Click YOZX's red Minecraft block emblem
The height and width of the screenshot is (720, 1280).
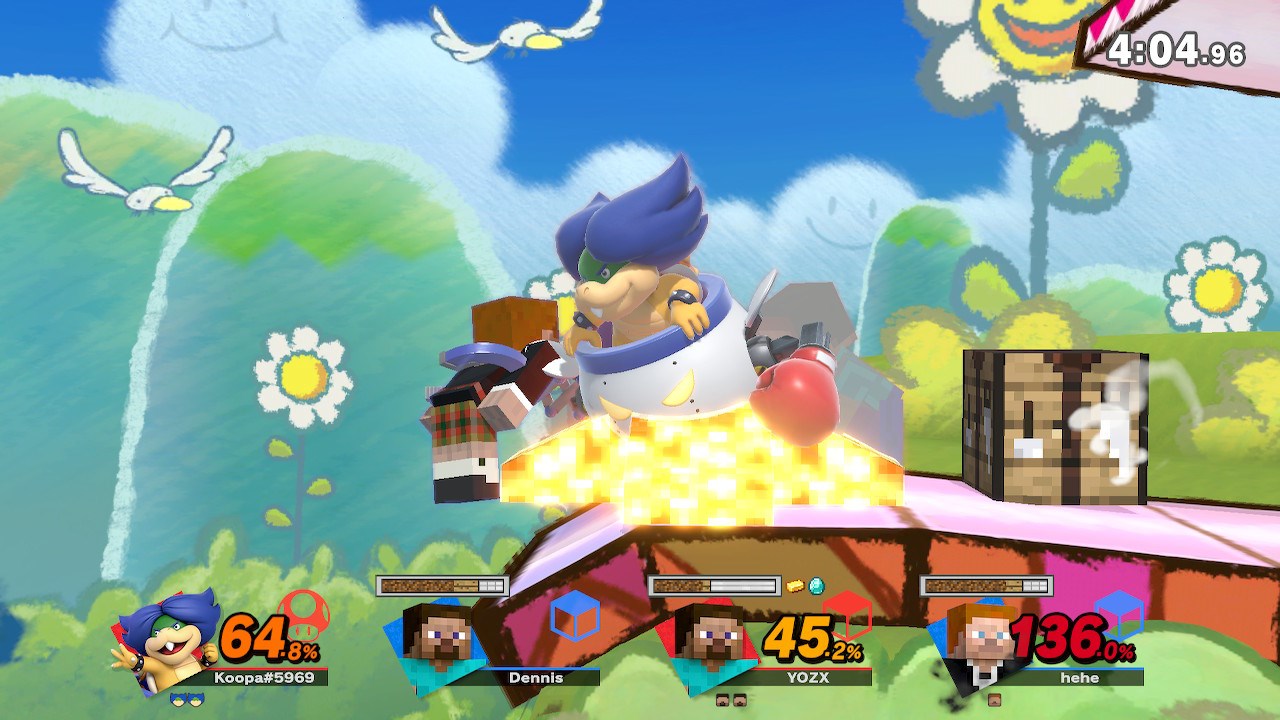click(847, 614)
